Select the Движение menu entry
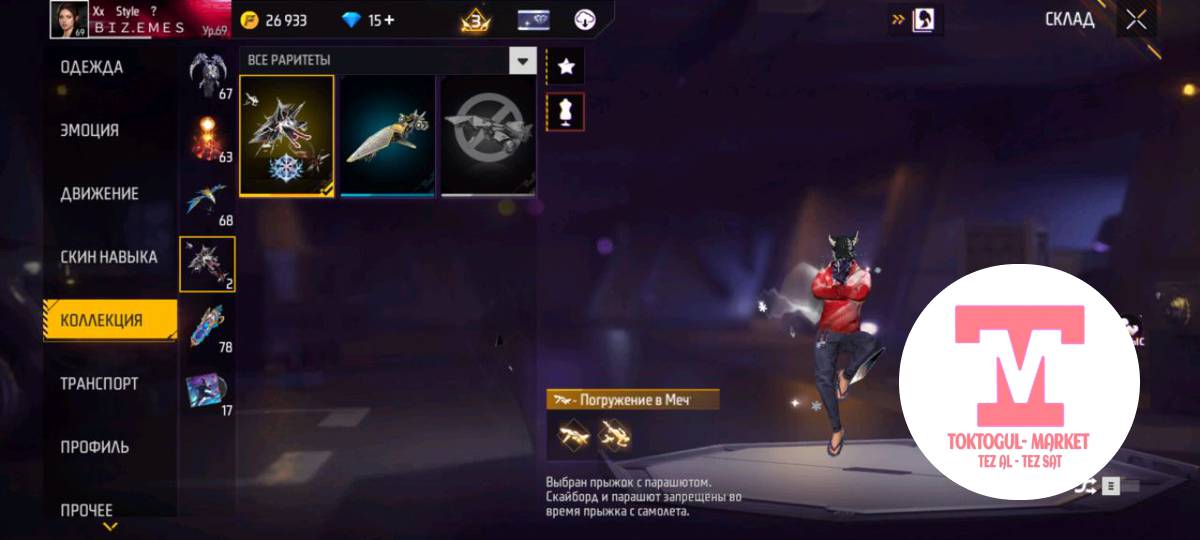The width and height of the screenshot is (1200, 540). (99, 194)
